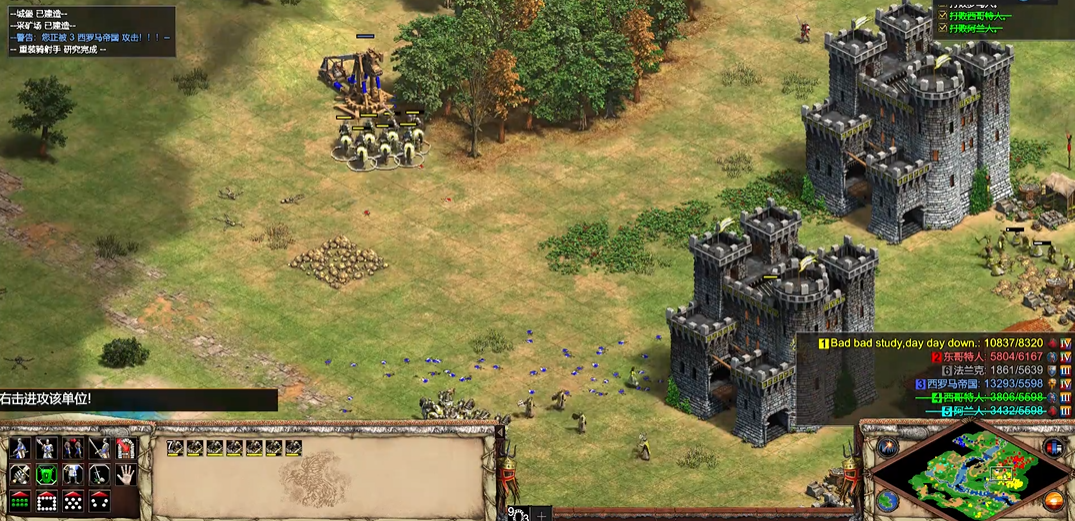Switch to the box formation icon
Image resolution: width=1075 pixels, height=521 pixels.
click(46, 500)
